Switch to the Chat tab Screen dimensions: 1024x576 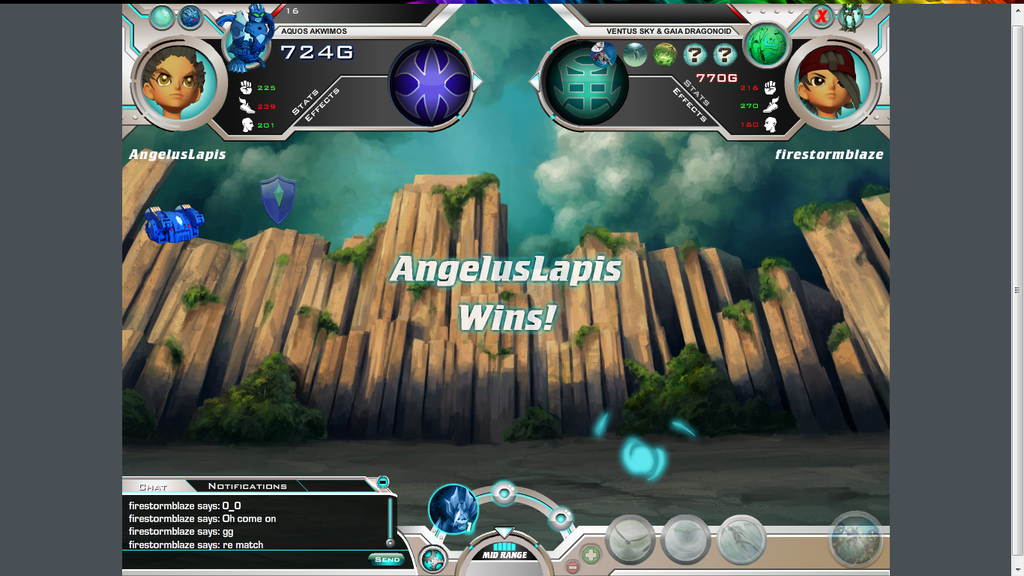coord(153,487)
